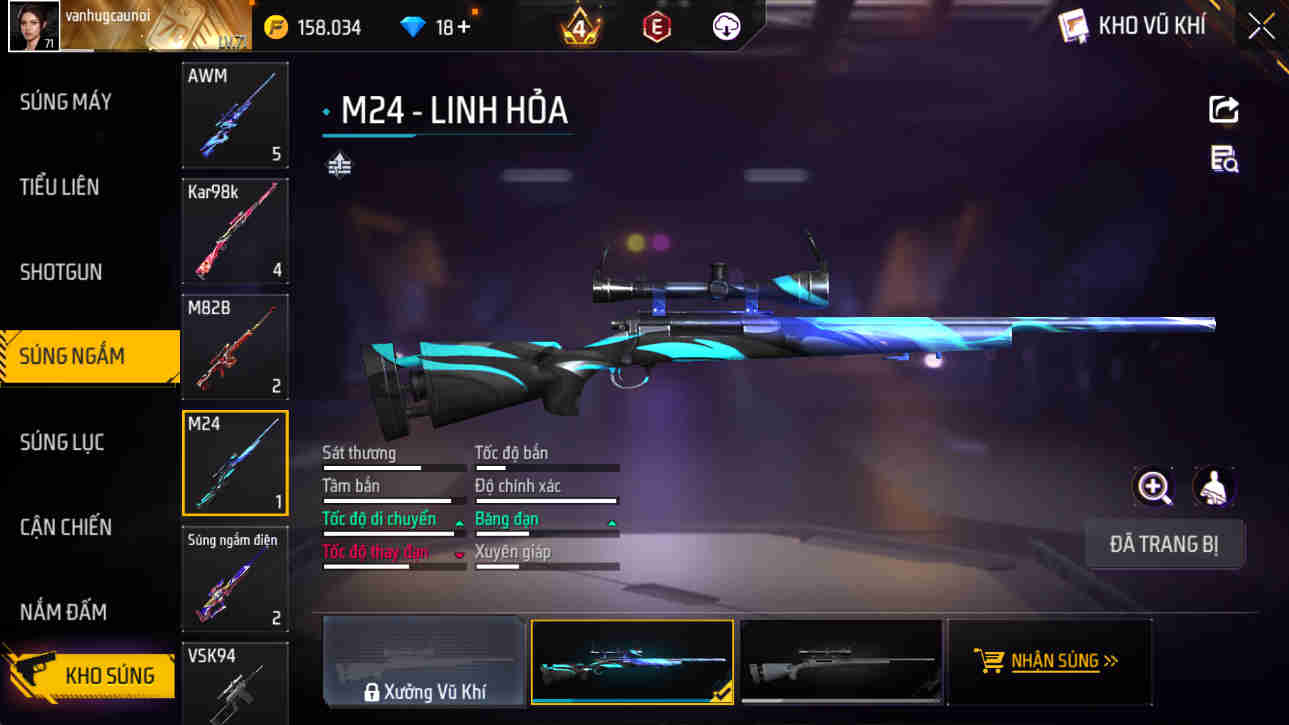Select the weapon rank emblem under the title

coord(338,163)
